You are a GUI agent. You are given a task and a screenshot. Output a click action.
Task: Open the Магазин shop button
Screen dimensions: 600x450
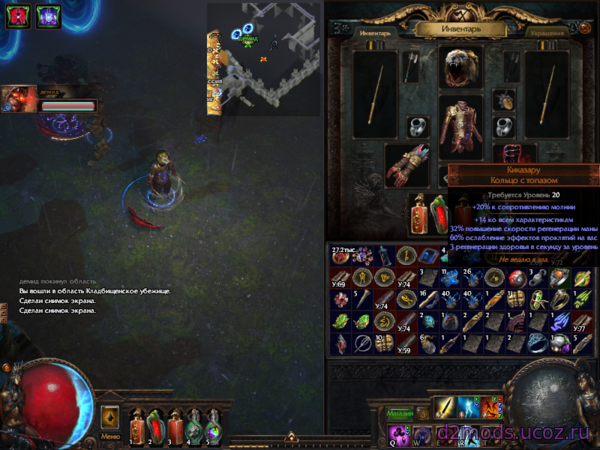(400, 410)
